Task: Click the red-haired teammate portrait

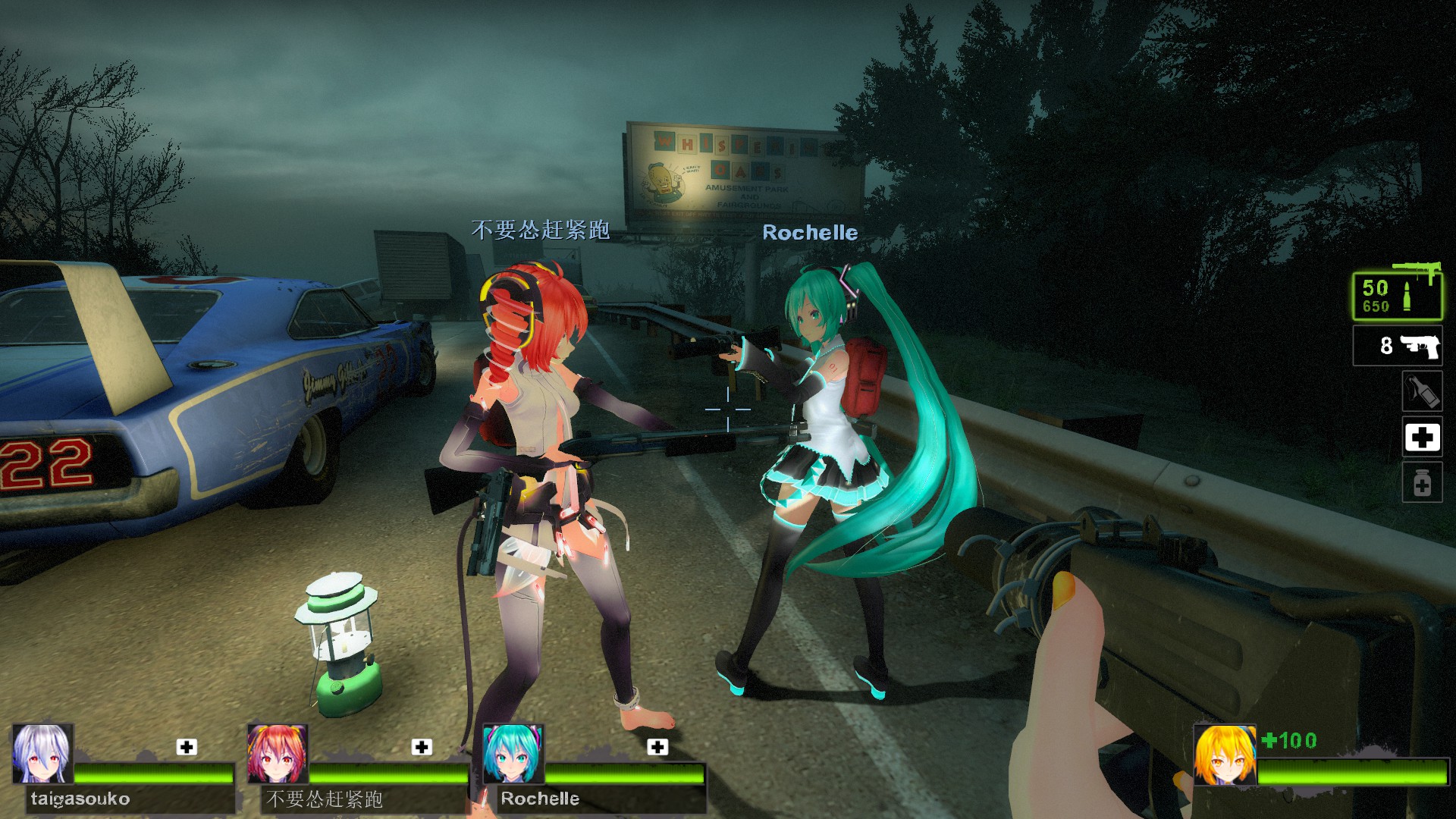Action: click(x=278, y=754)
